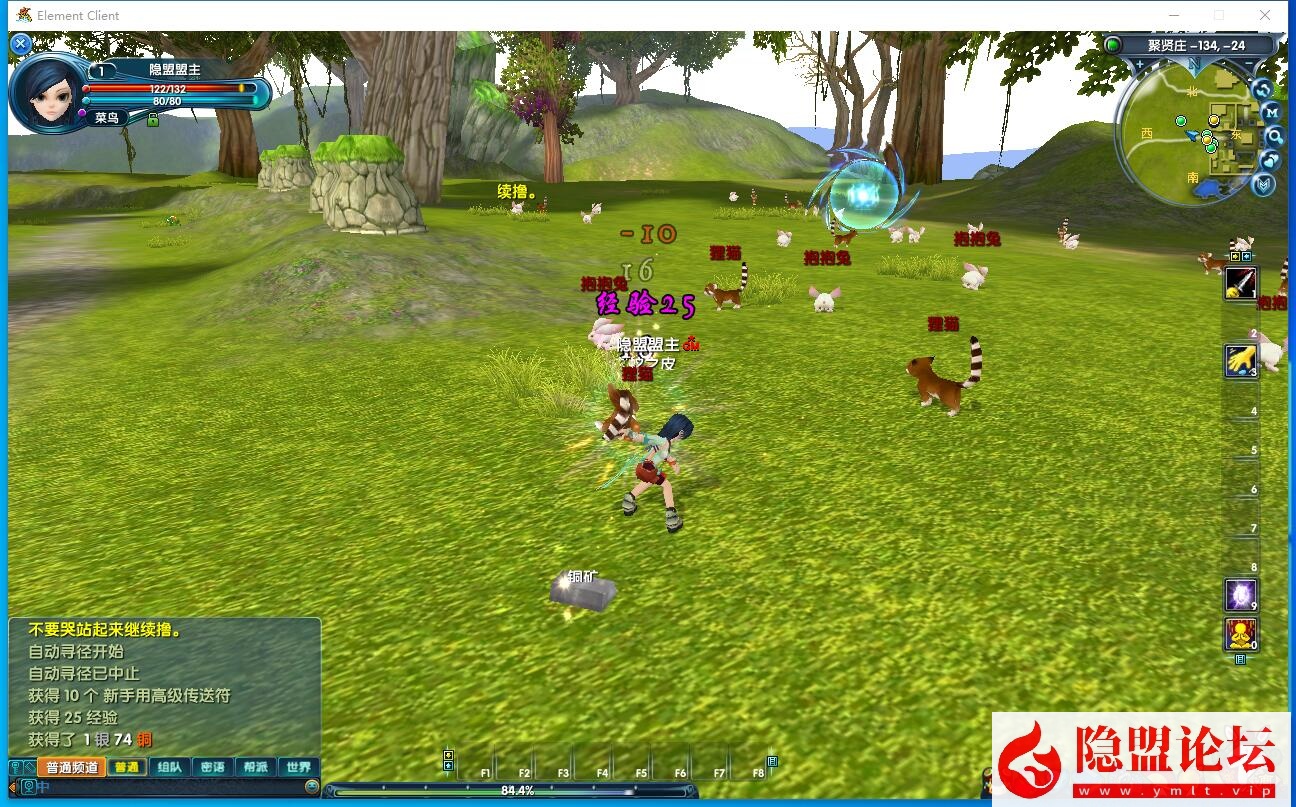This screenshot has height=807, width=1296.
Task: Activate the sword attack skill slot
Action: [1241, 283]
